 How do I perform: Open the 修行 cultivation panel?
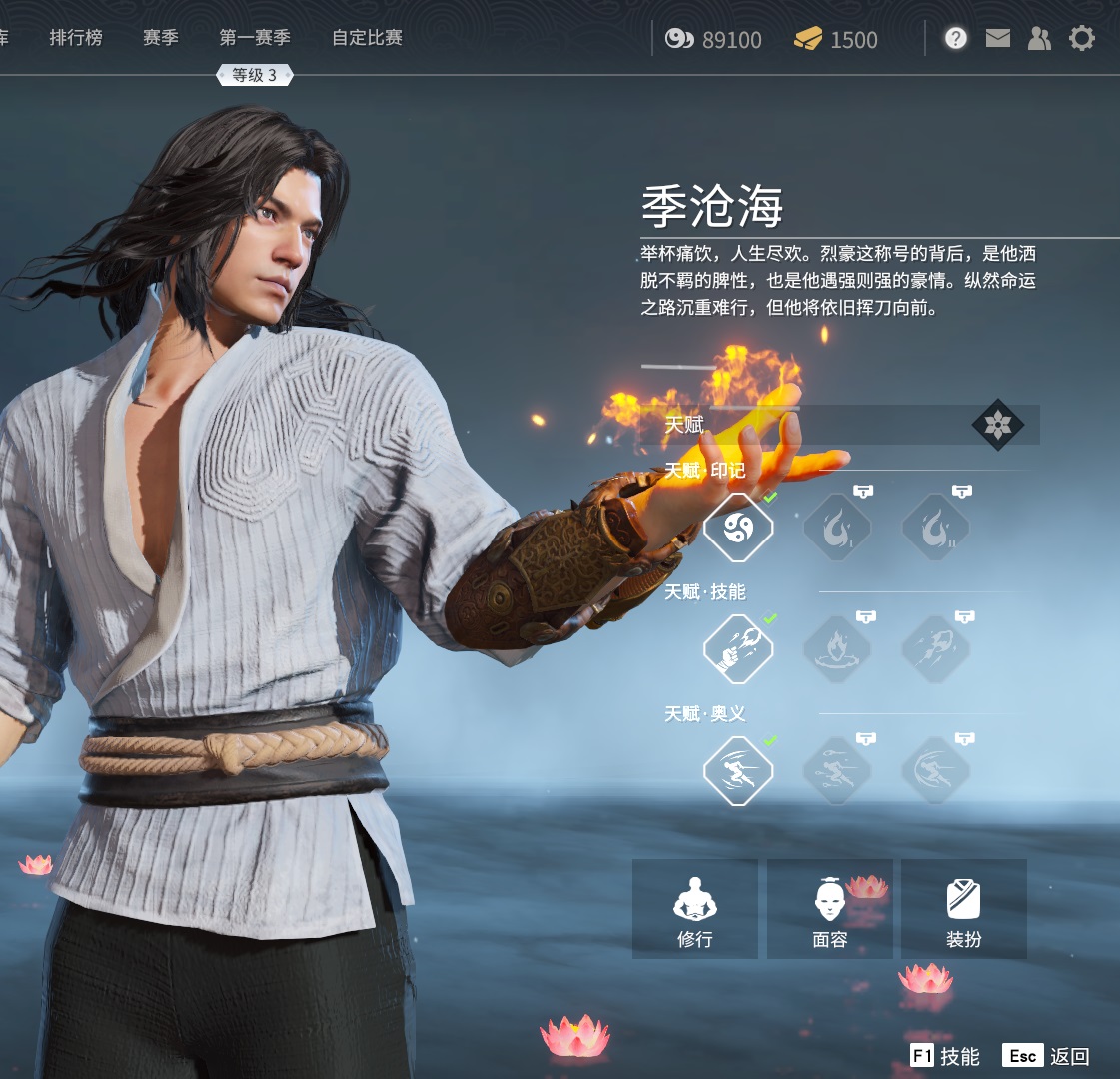(x=694, y=909)
